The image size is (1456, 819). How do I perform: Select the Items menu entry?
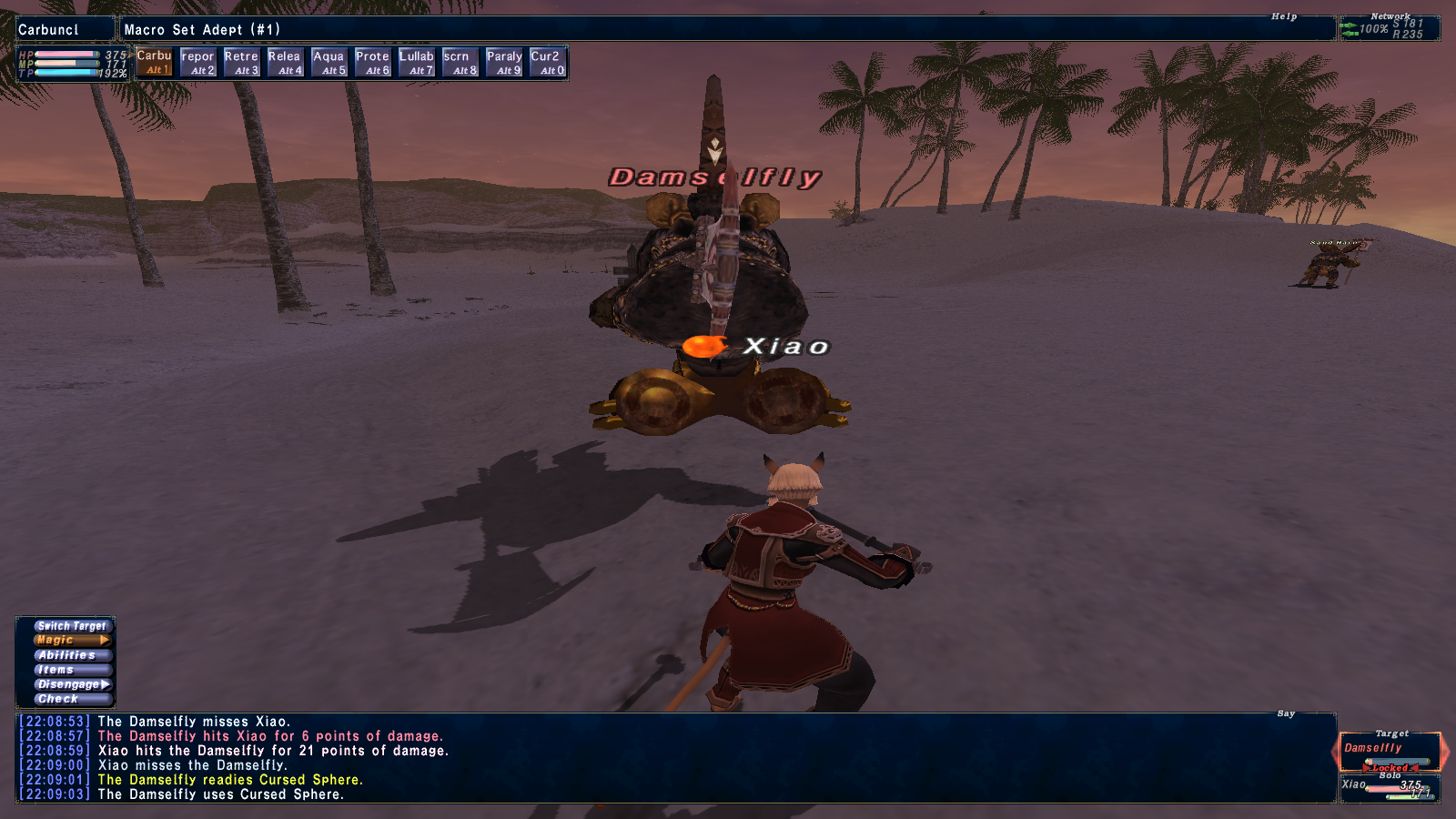pyautogui.click(x=72, y=670)
